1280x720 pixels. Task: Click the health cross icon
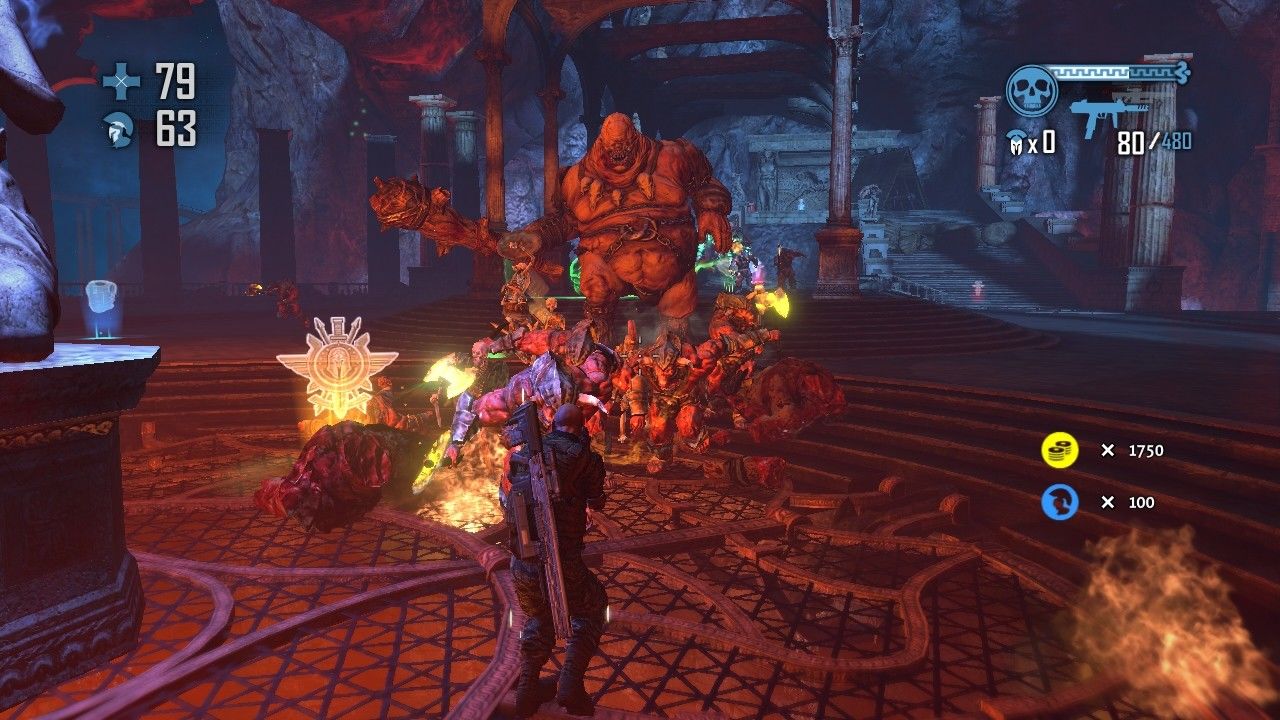122,82
